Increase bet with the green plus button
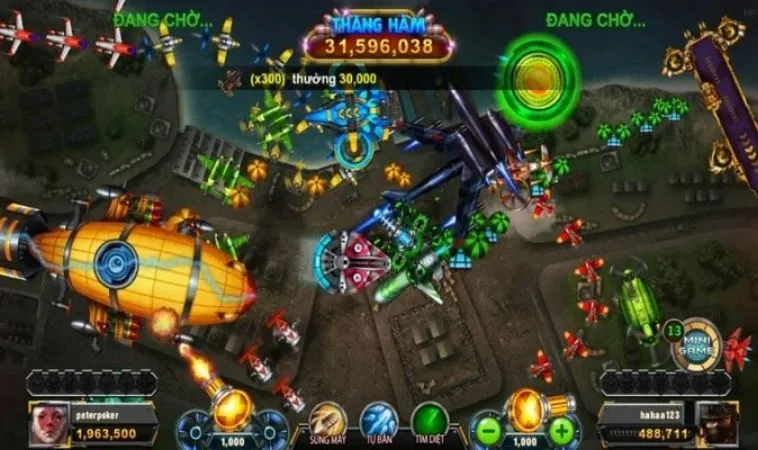The height and width of the screenshot is (450, 758). pos(562,431)
